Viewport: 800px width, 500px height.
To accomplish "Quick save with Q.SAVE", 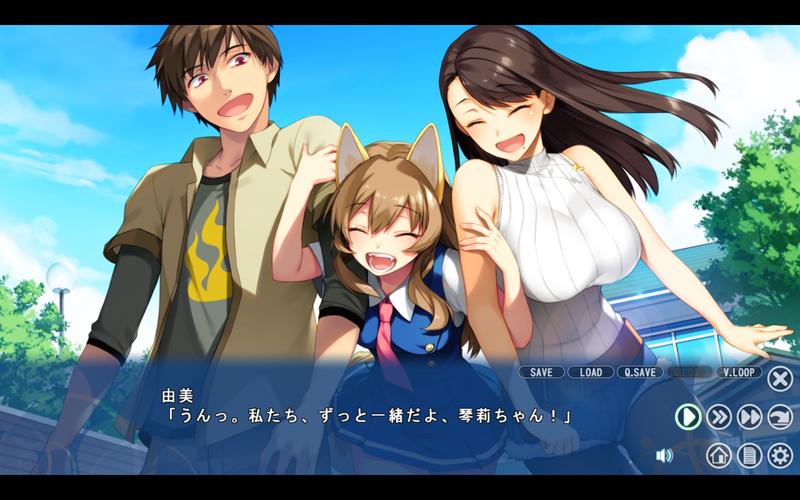I will (640, 372).
